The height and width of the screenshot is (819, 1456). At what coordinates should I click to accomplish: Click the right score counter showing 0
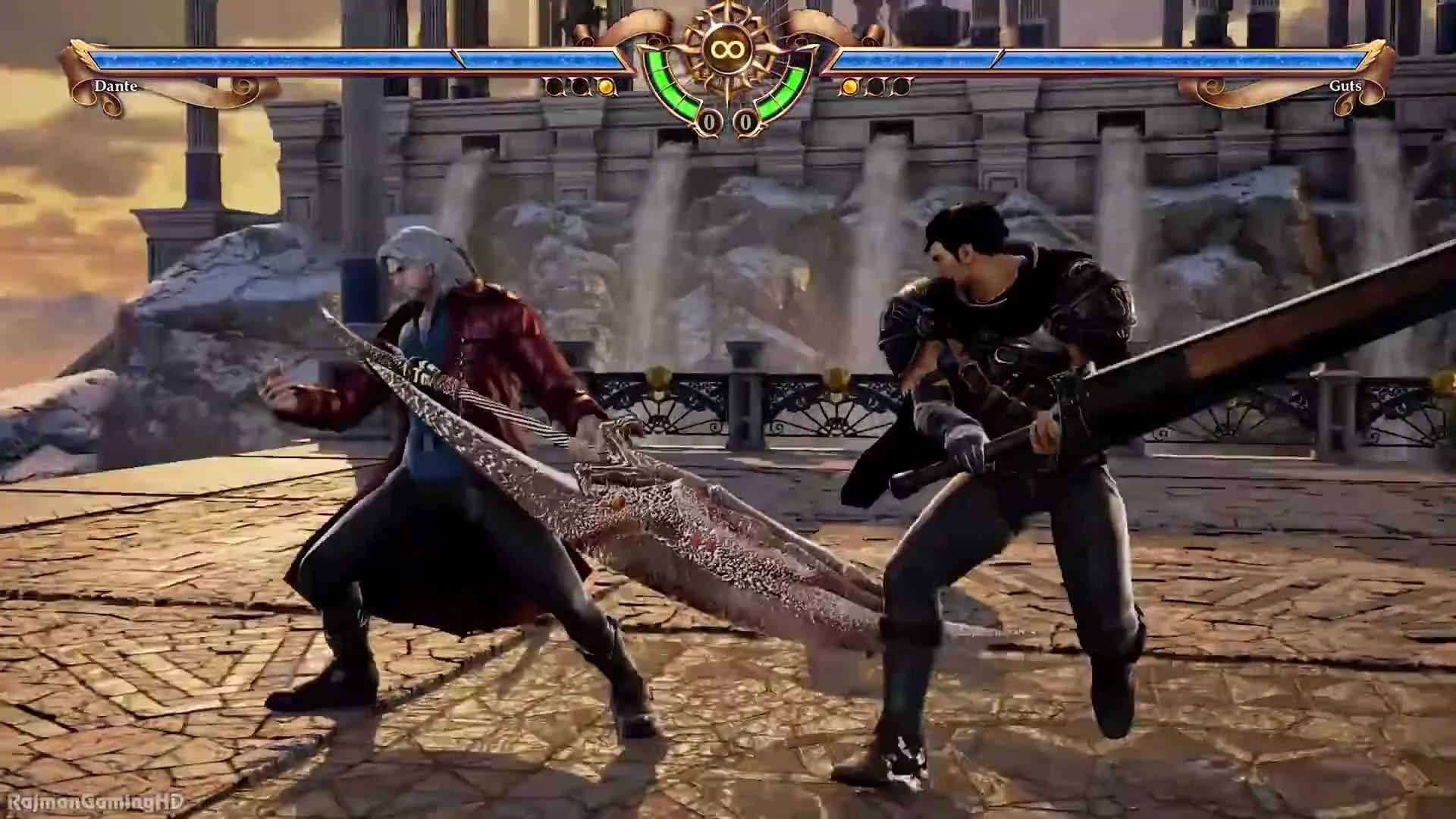tap(745, 121)
